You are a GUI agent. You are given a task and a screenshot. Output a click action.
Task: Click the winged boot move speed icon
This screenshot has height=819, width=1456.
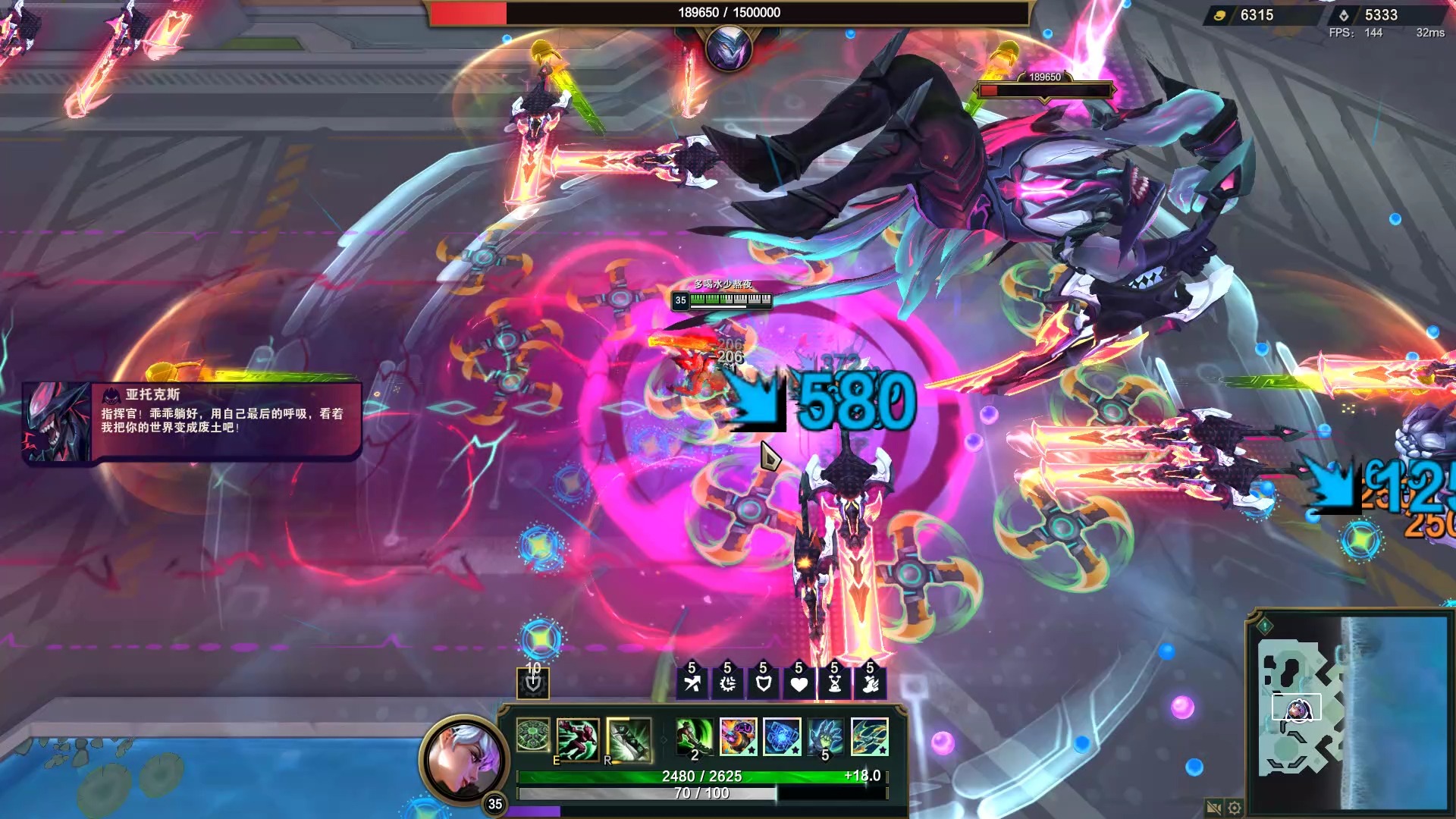tap(870, 683)
